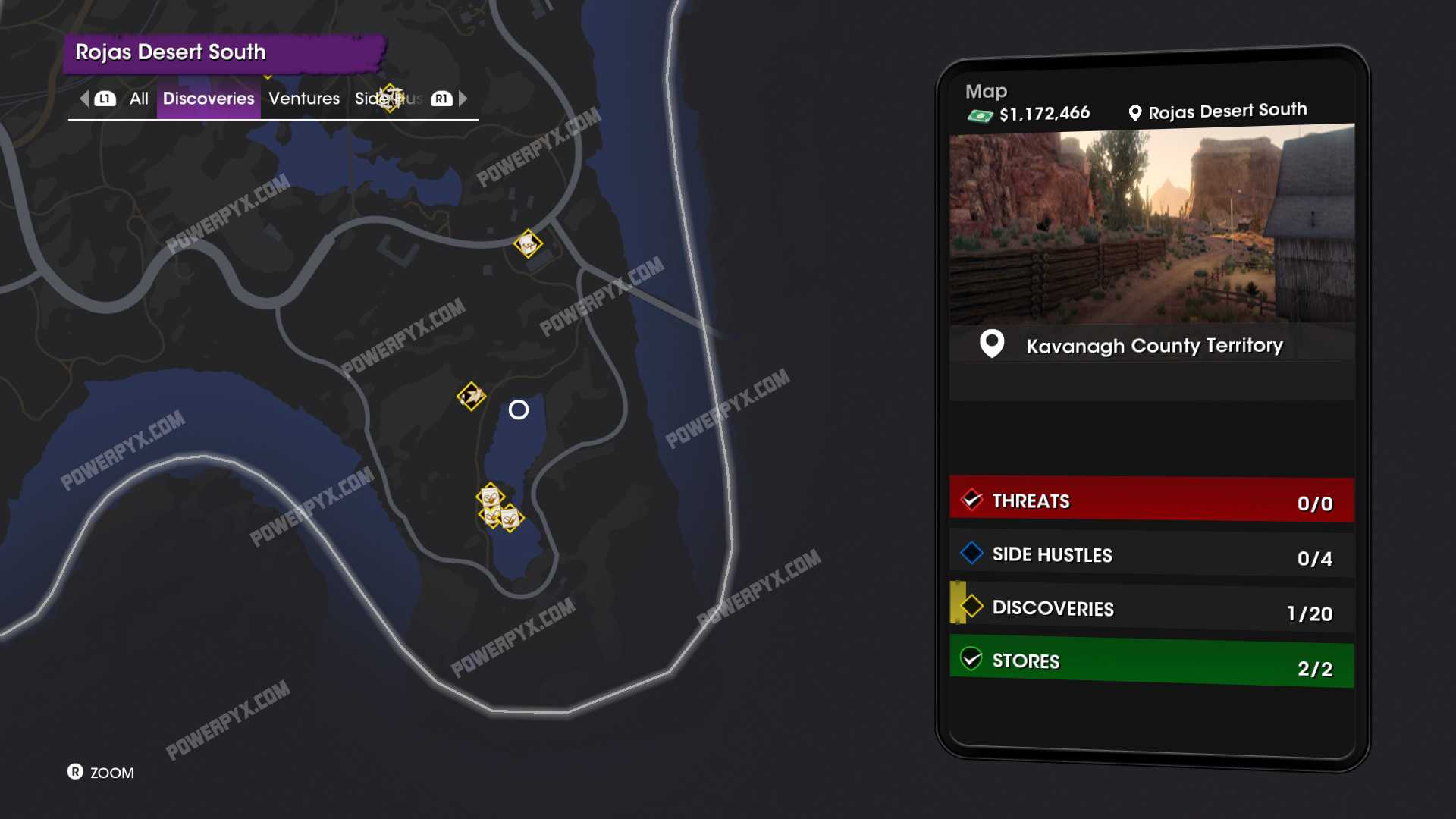Select the crate discovery marker by the road
This screenshot has width=1456, height=819.
pyautogui.click(x=528, y=243)
